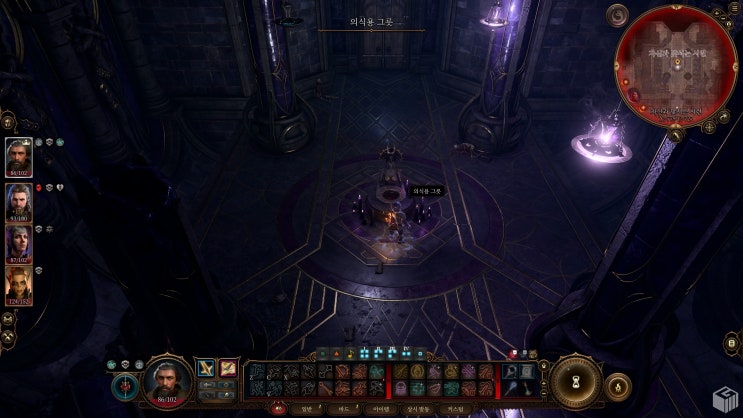Select the horned red party member portrait
The image size is (743, 418).
click(19, 284)
